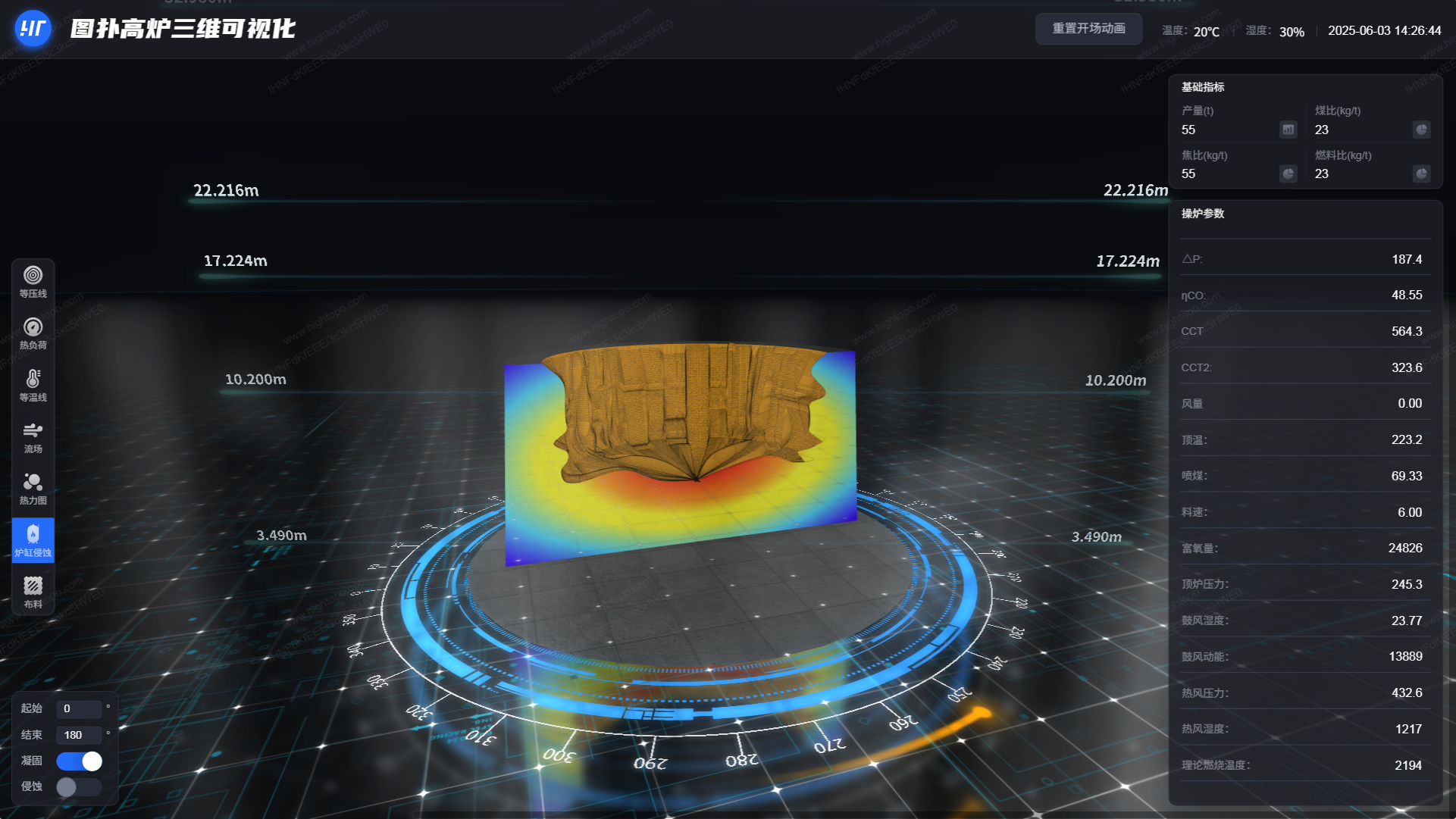
Task: Disable the 凝固 (solidification) toggle
Action: tap(79, 761)
